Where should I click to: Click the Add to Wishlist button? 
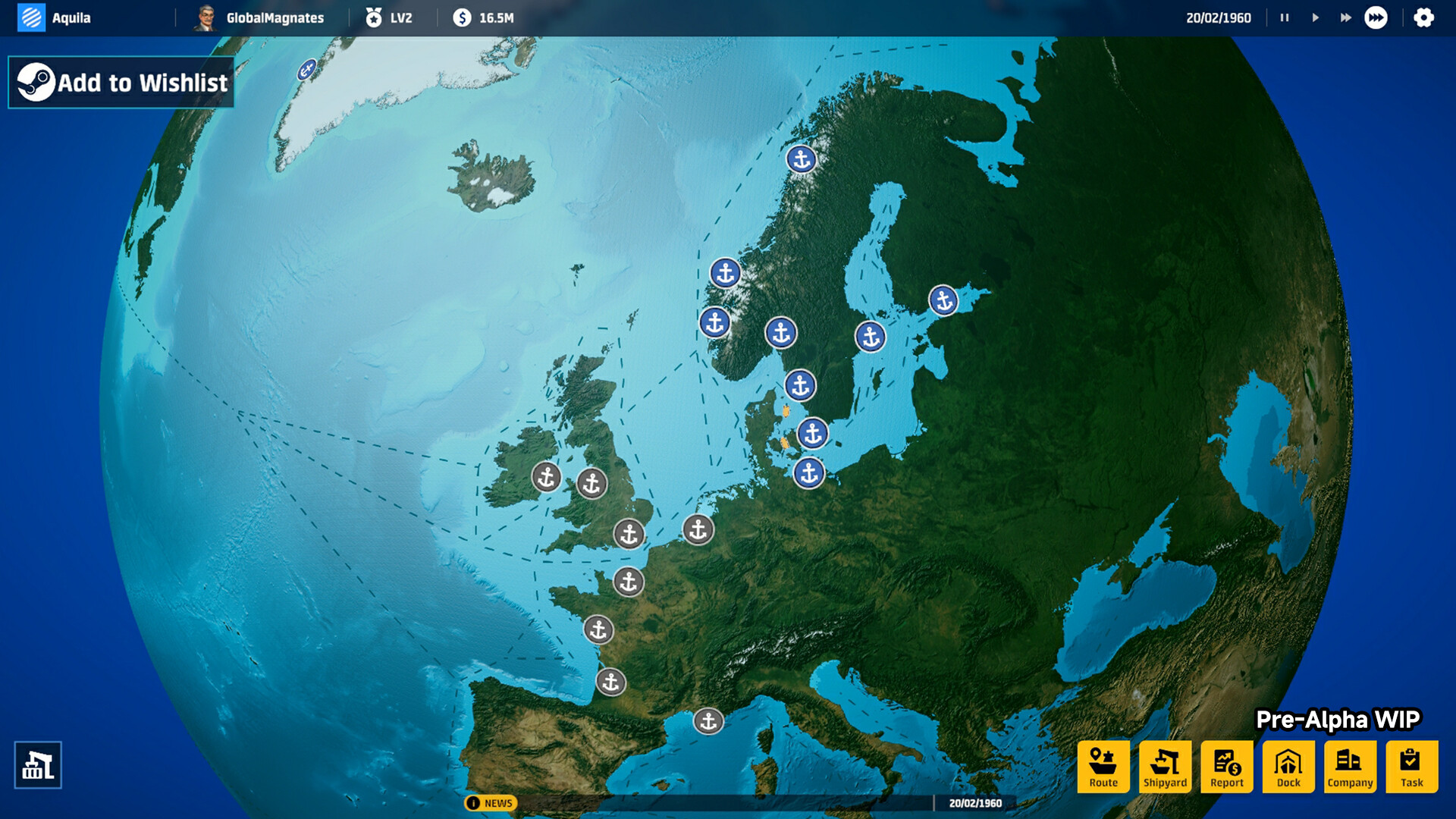pos(121,82)
